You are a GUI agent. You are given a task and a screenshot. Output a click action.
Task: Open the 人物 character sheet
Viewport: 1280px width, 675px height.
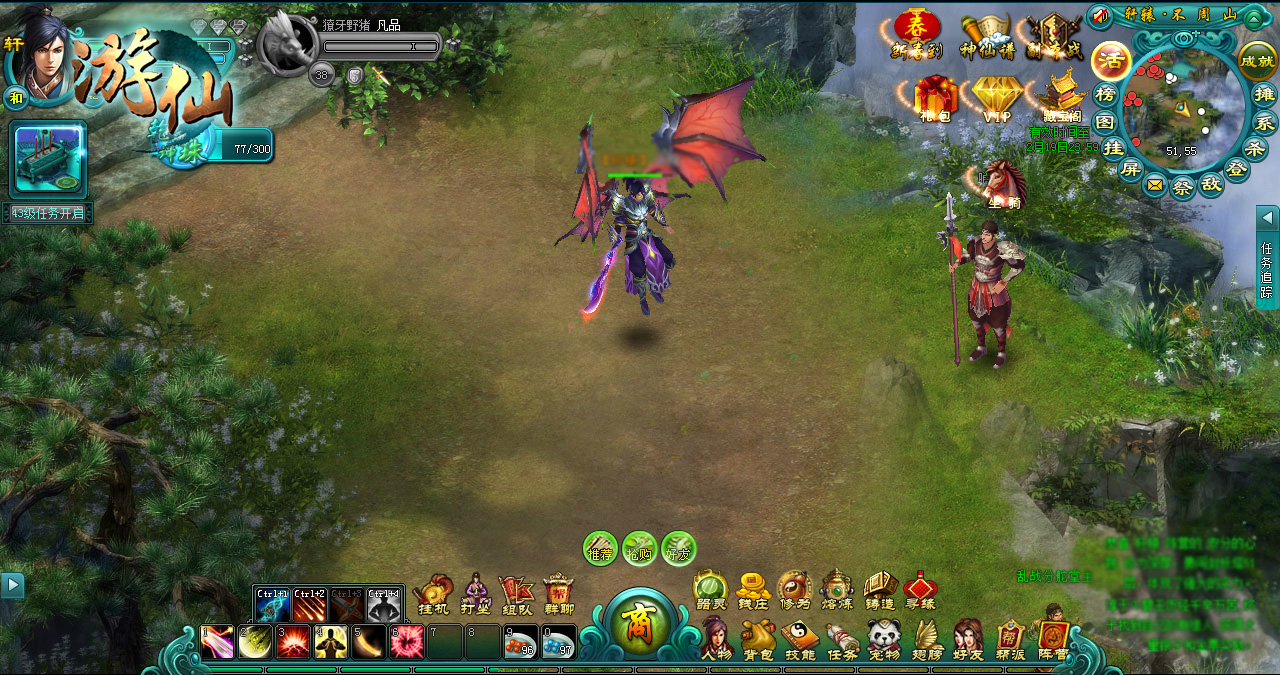[x=715, y=638]
